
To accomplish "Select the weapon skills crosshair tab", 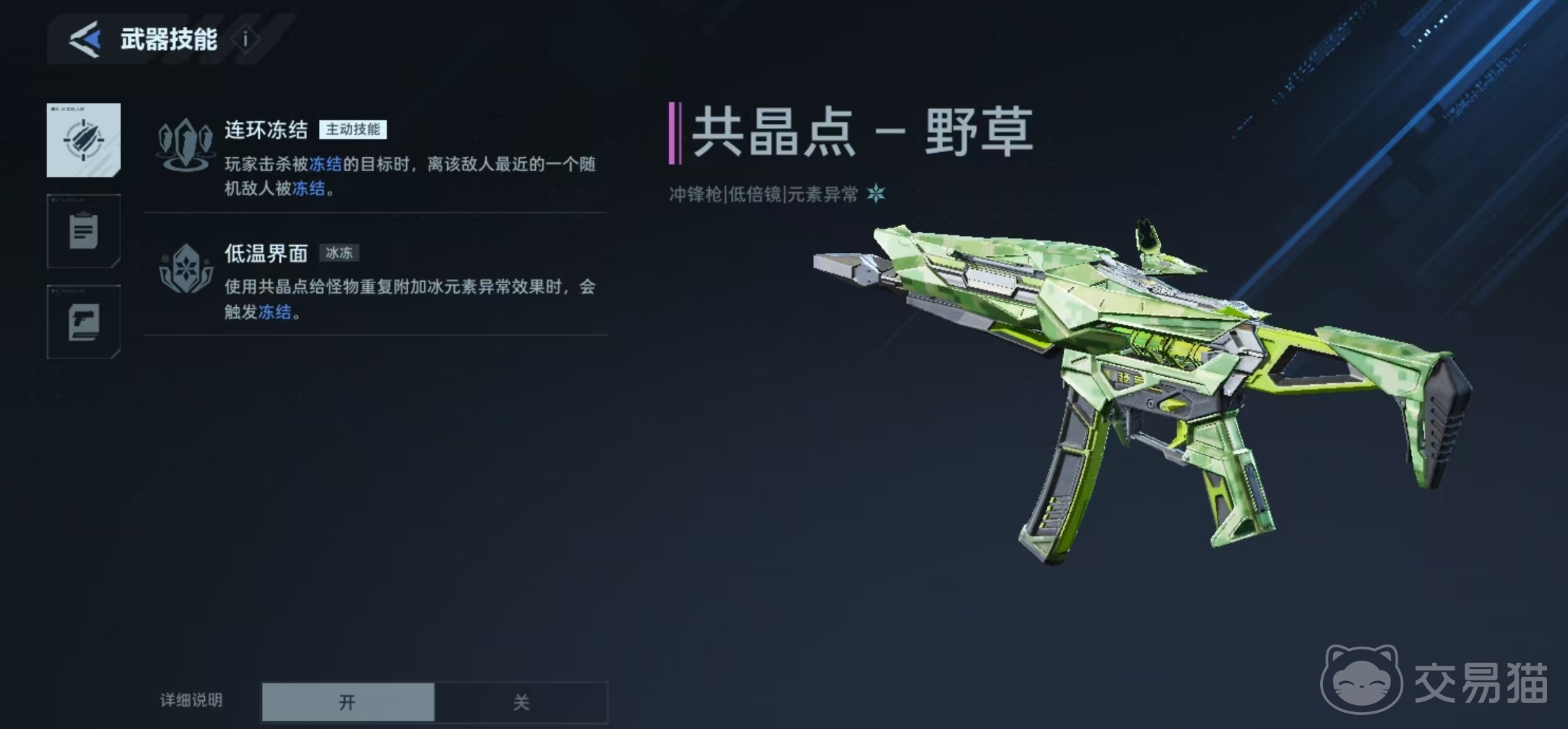I will tap(84, 139).
